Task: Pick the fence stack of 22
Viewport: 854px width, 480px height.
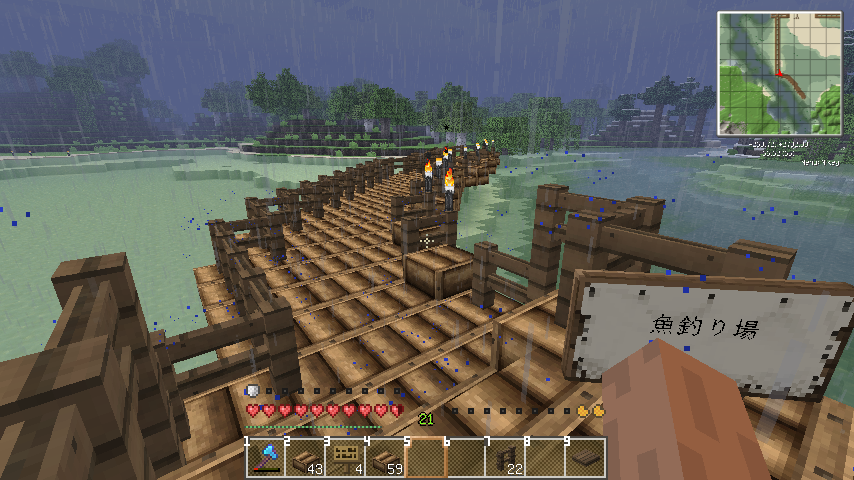Action: (506, 457)
